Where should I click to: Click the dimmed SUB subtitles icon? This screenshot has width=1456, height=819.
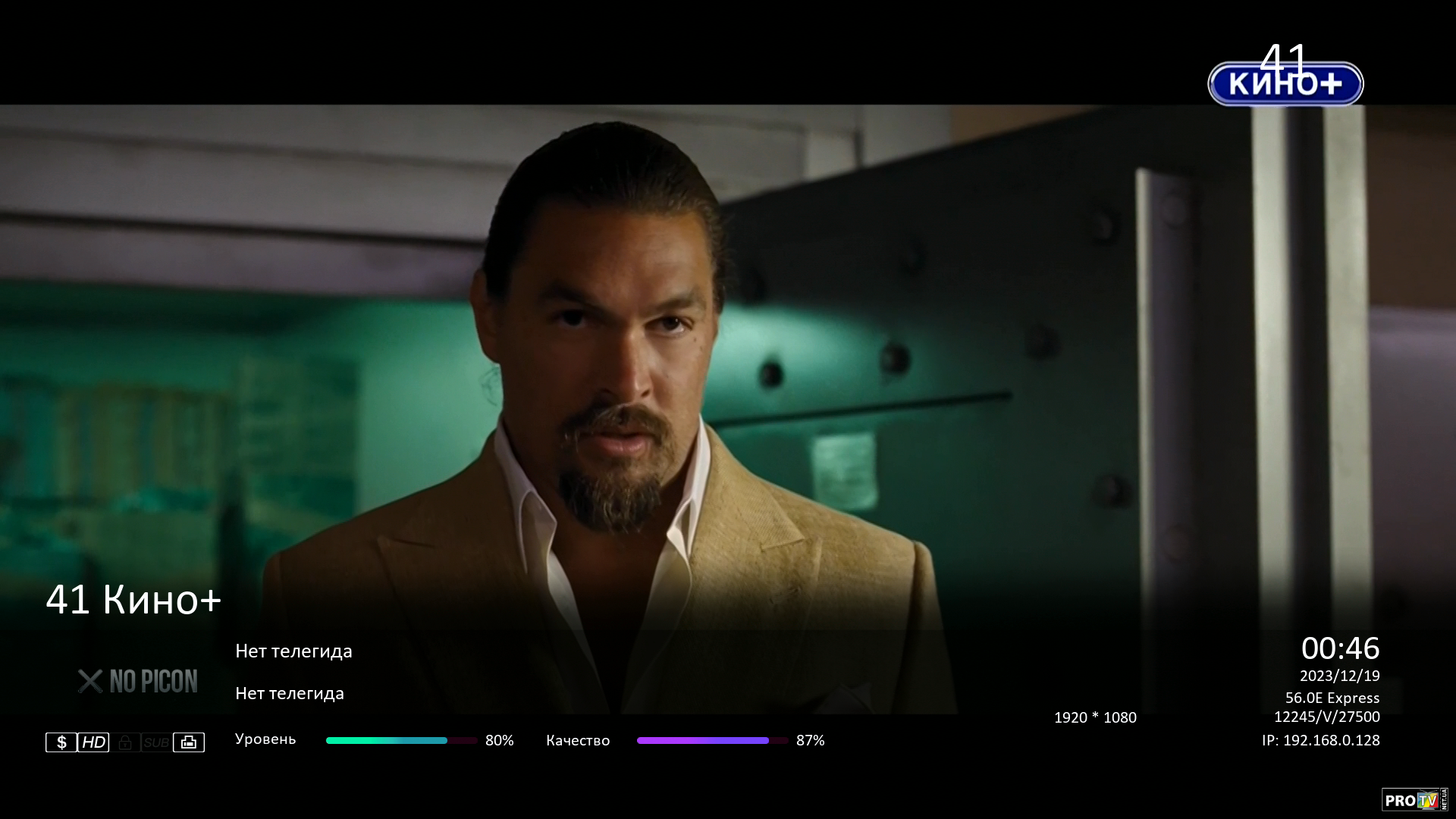pyautogui.click(x=156, y=742)
